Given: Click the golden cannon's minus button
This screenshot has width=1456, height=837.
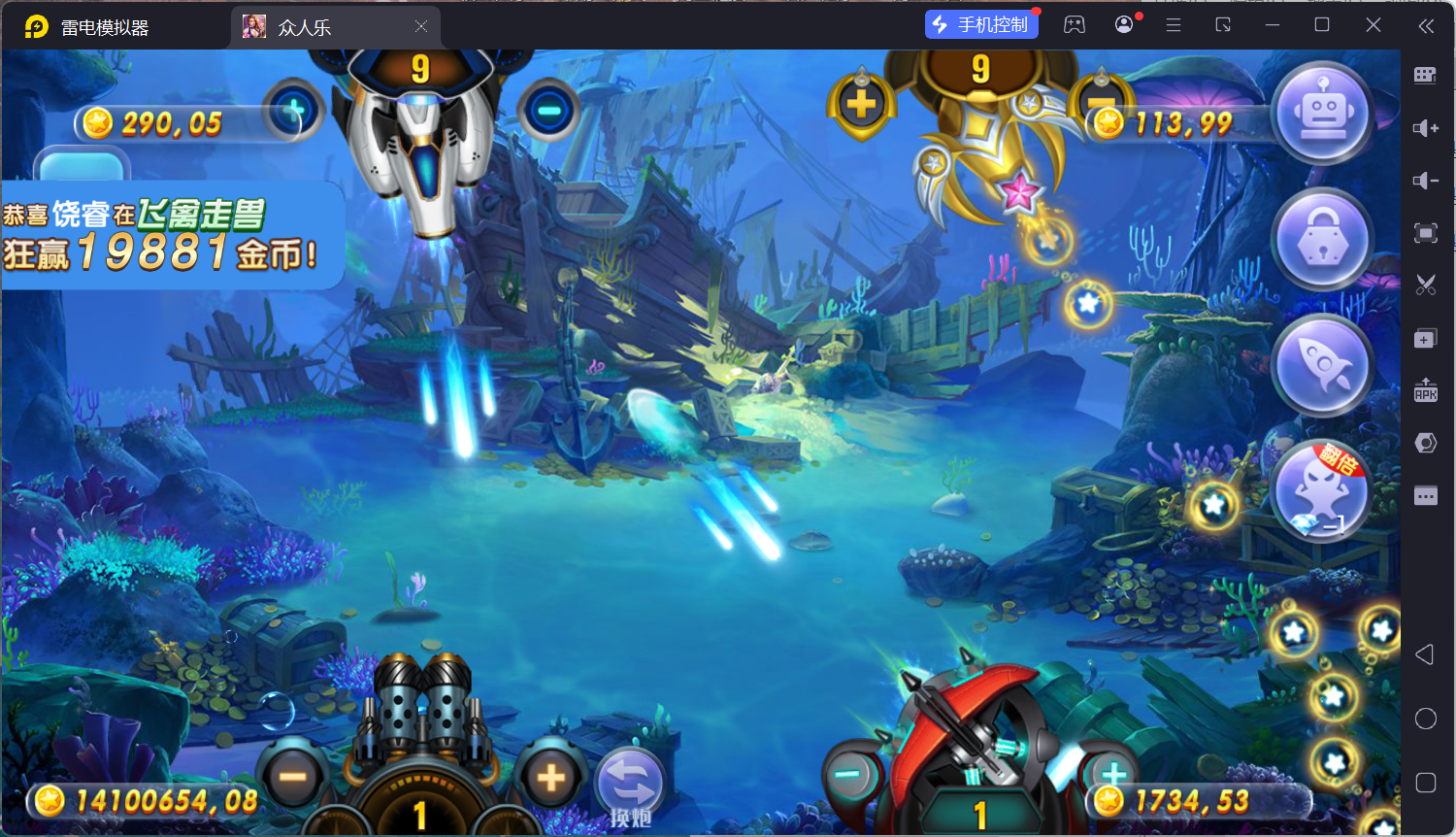Looking at the screenshot, I should (x=1101, y=103).
